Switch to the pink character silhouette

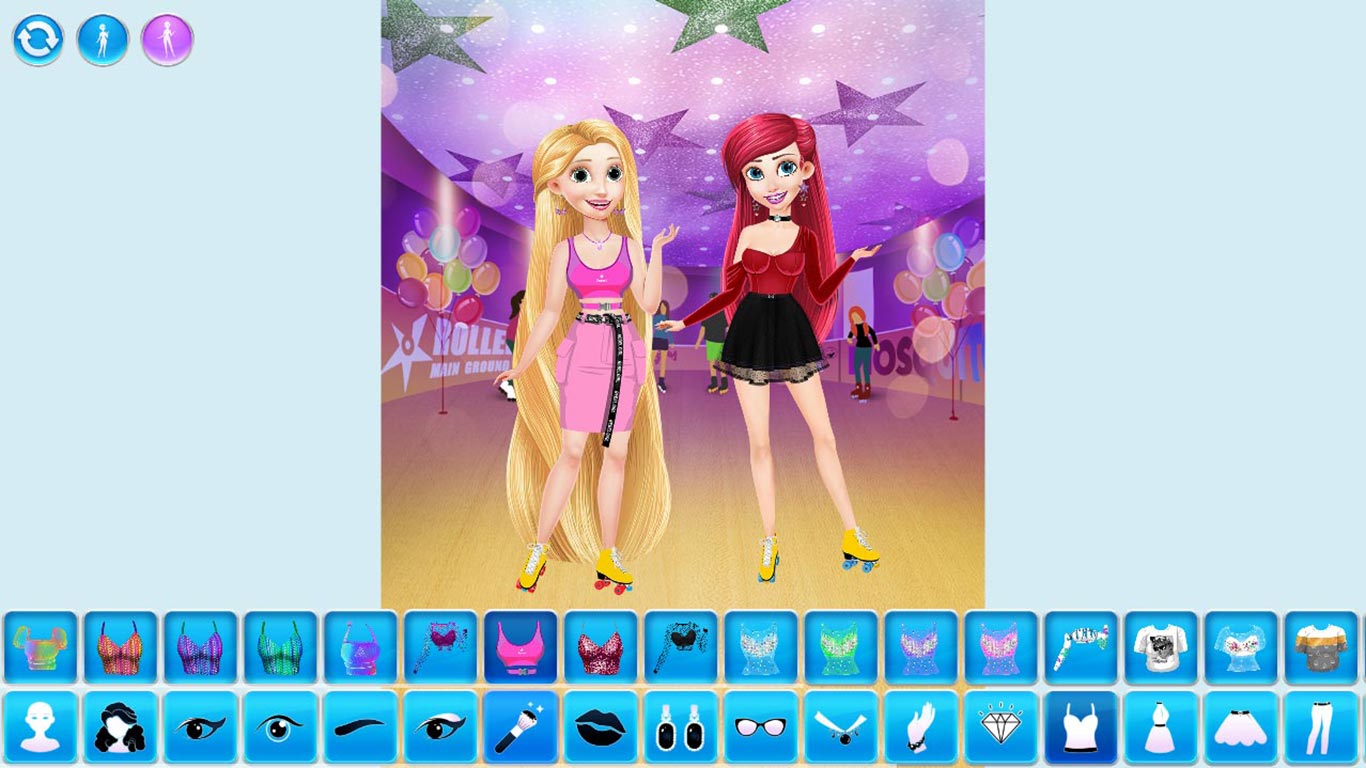pyautogui.click(x=165, y=39)
